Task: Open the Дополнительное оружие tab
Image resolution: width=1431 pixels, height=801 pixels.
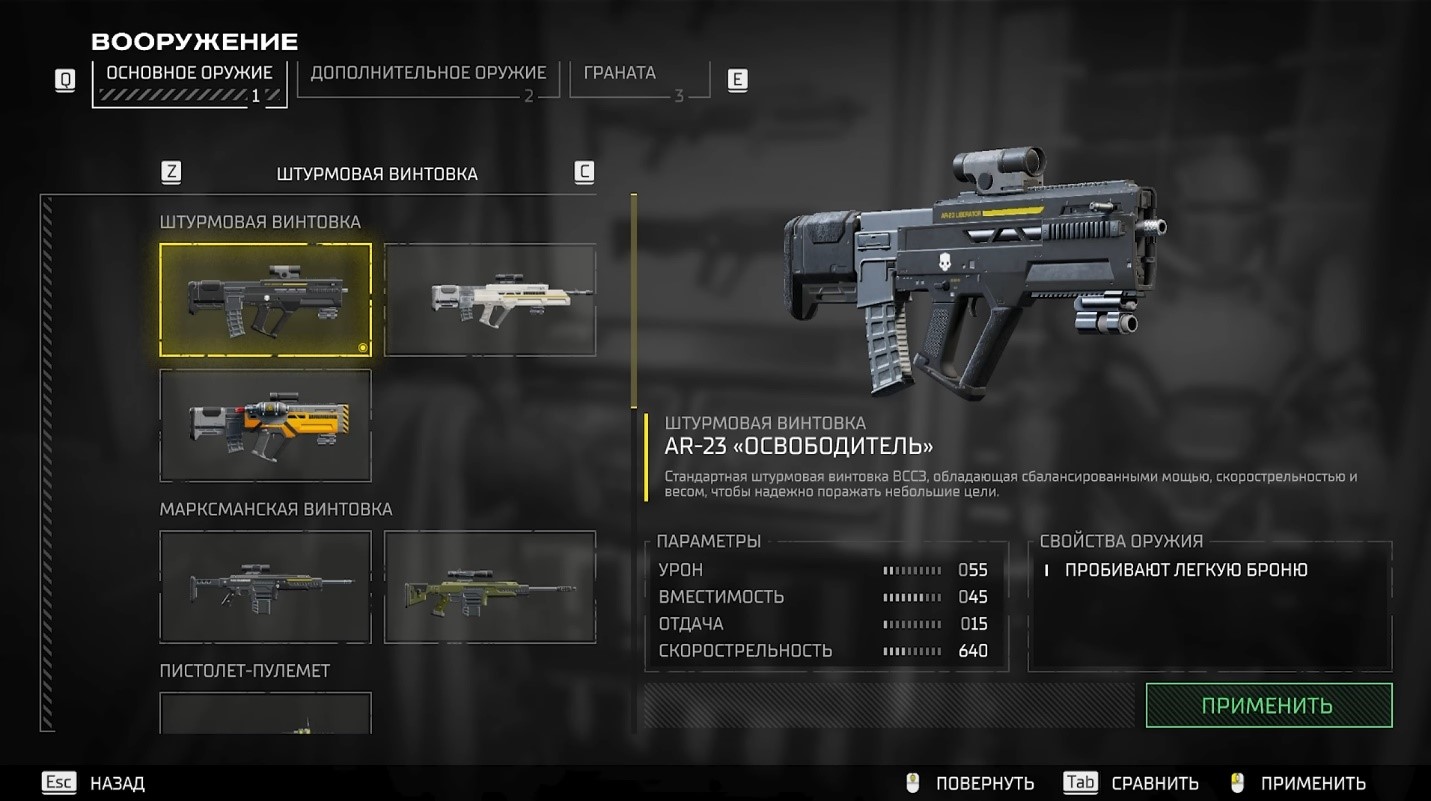Action: [428, 78]
